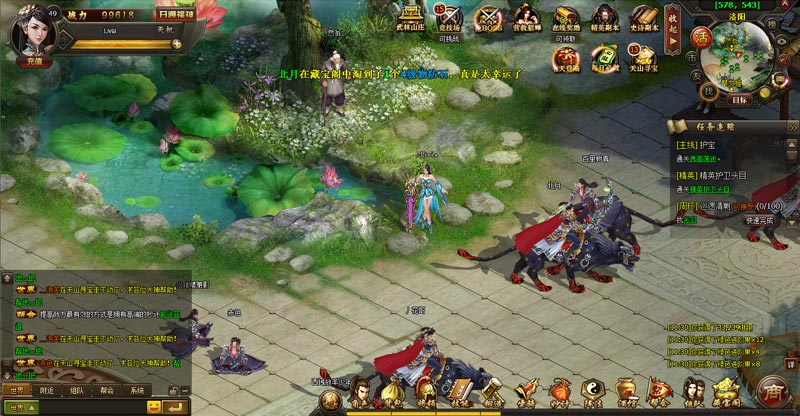Viewport: 800px width, 416px height.
Task: Open the 武林山庄 top menu icon
Action: click(x=412, y=17)
